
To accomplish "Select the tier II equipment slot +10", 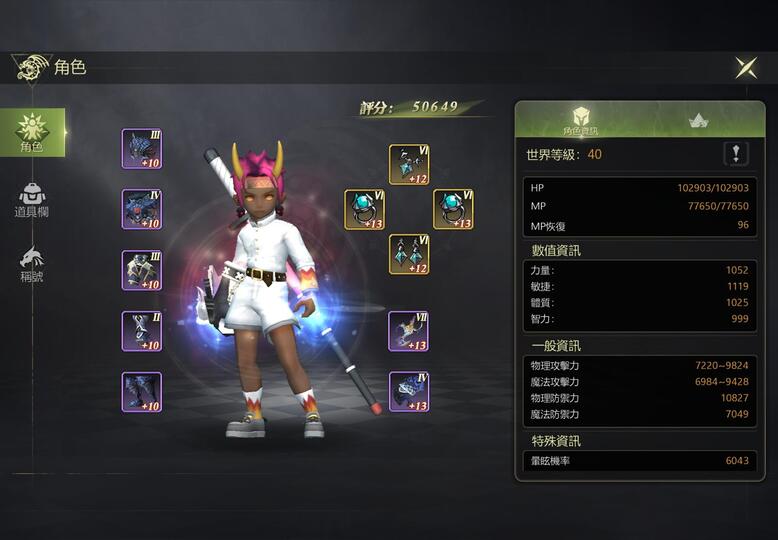I will pos(142,332).
